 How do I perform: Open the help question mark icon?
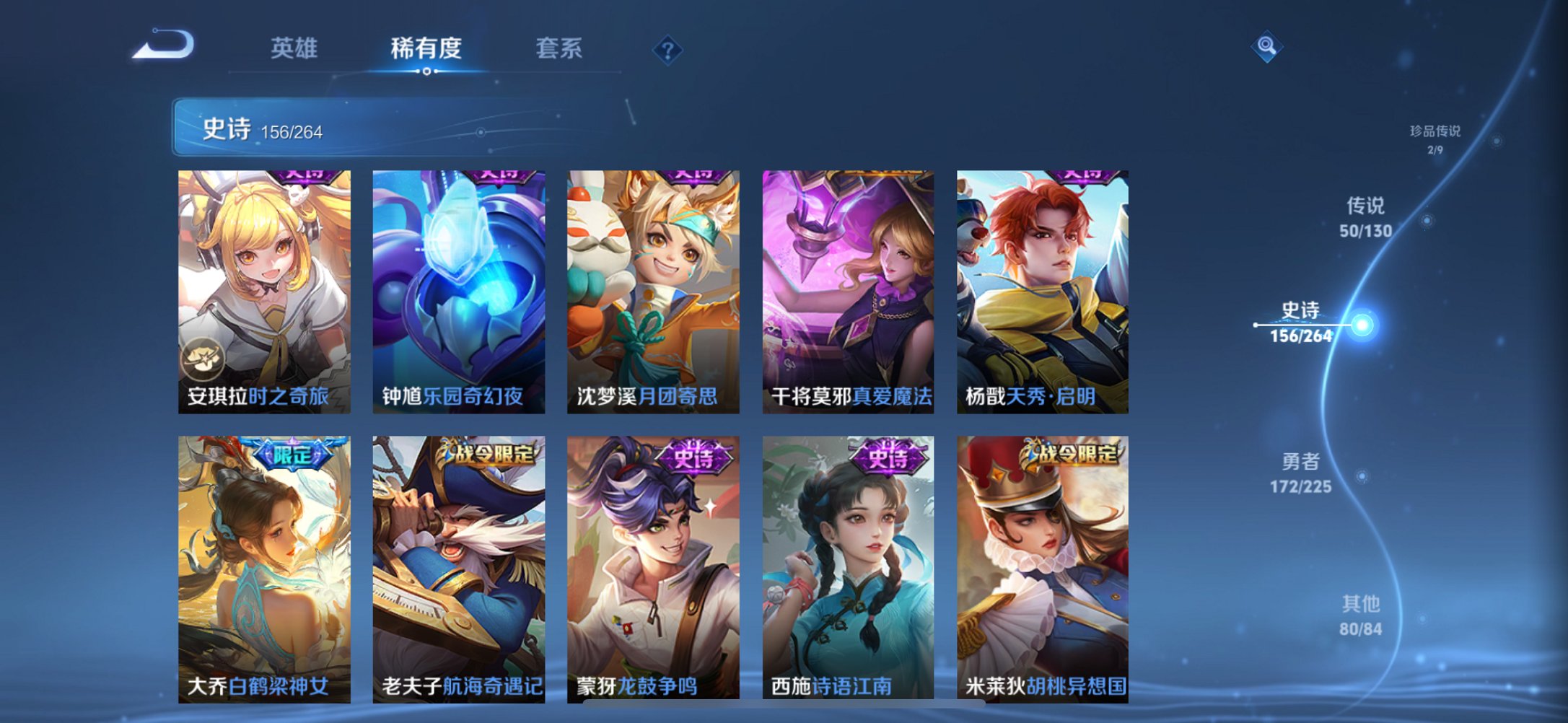click(667, 49)
